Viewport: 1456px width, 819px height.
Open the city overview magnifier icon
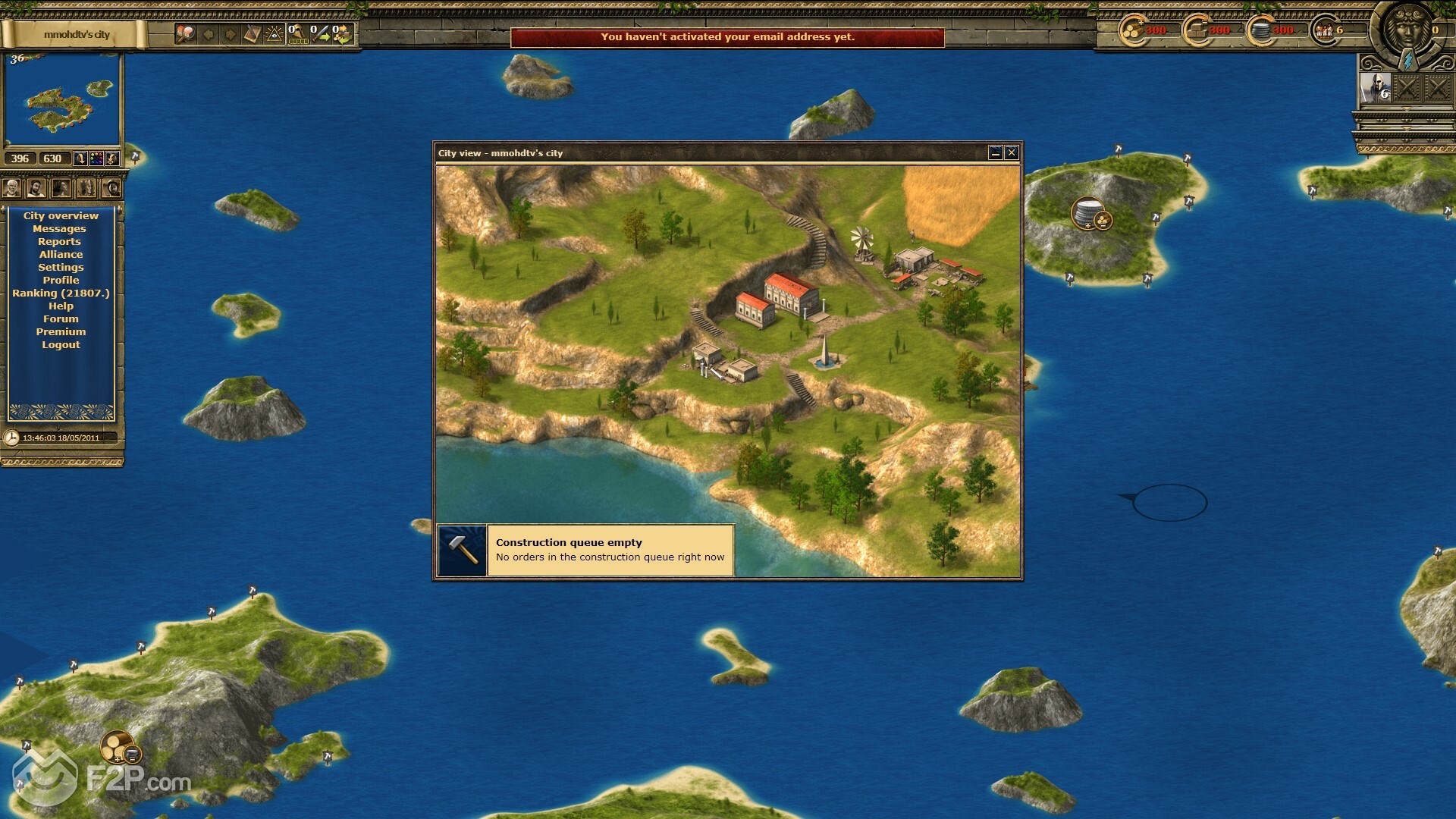[x=185, y=34]
